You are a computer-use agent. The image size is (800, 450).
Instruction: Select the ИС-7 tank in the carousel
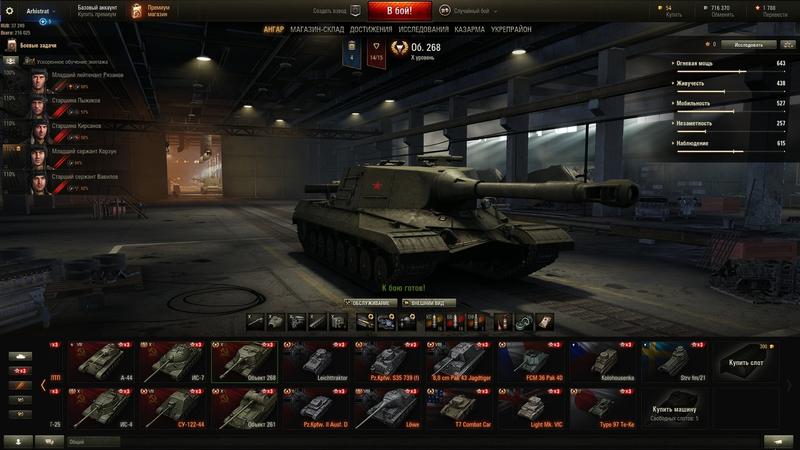(174, 361)
